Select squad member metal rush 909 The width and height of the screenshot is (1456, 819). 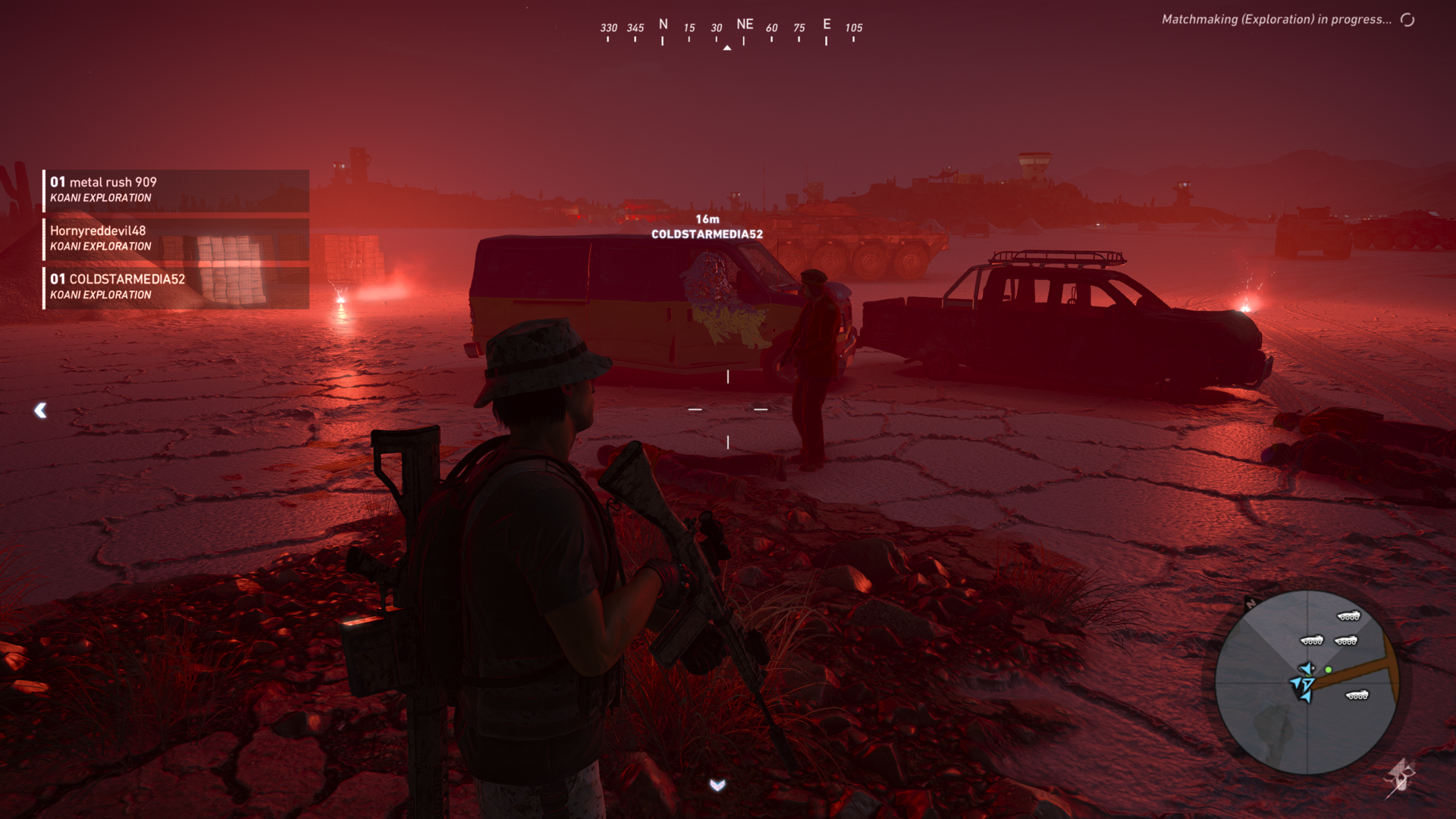[x=175, y=190]
